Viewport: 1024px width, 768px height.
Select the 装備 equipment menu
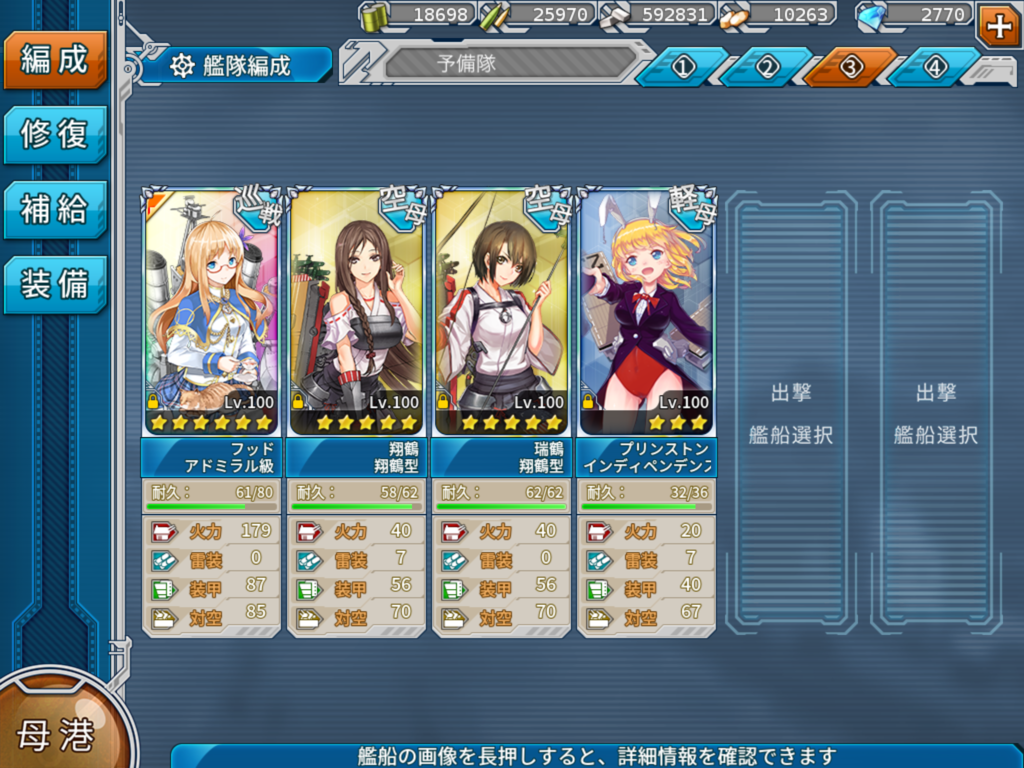(54, 285)
